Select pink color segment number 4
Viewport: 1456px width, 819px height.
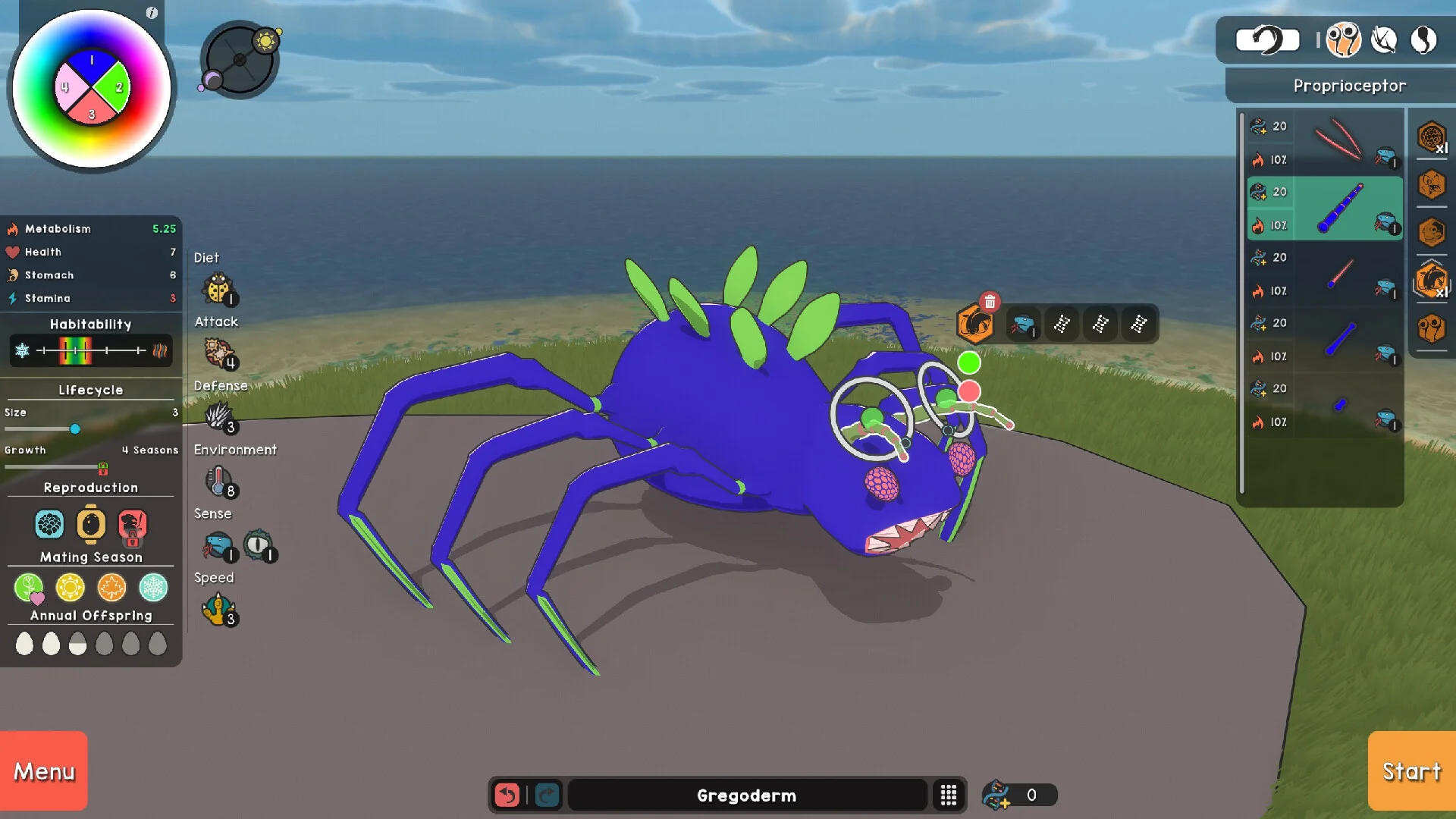(67, 87)
